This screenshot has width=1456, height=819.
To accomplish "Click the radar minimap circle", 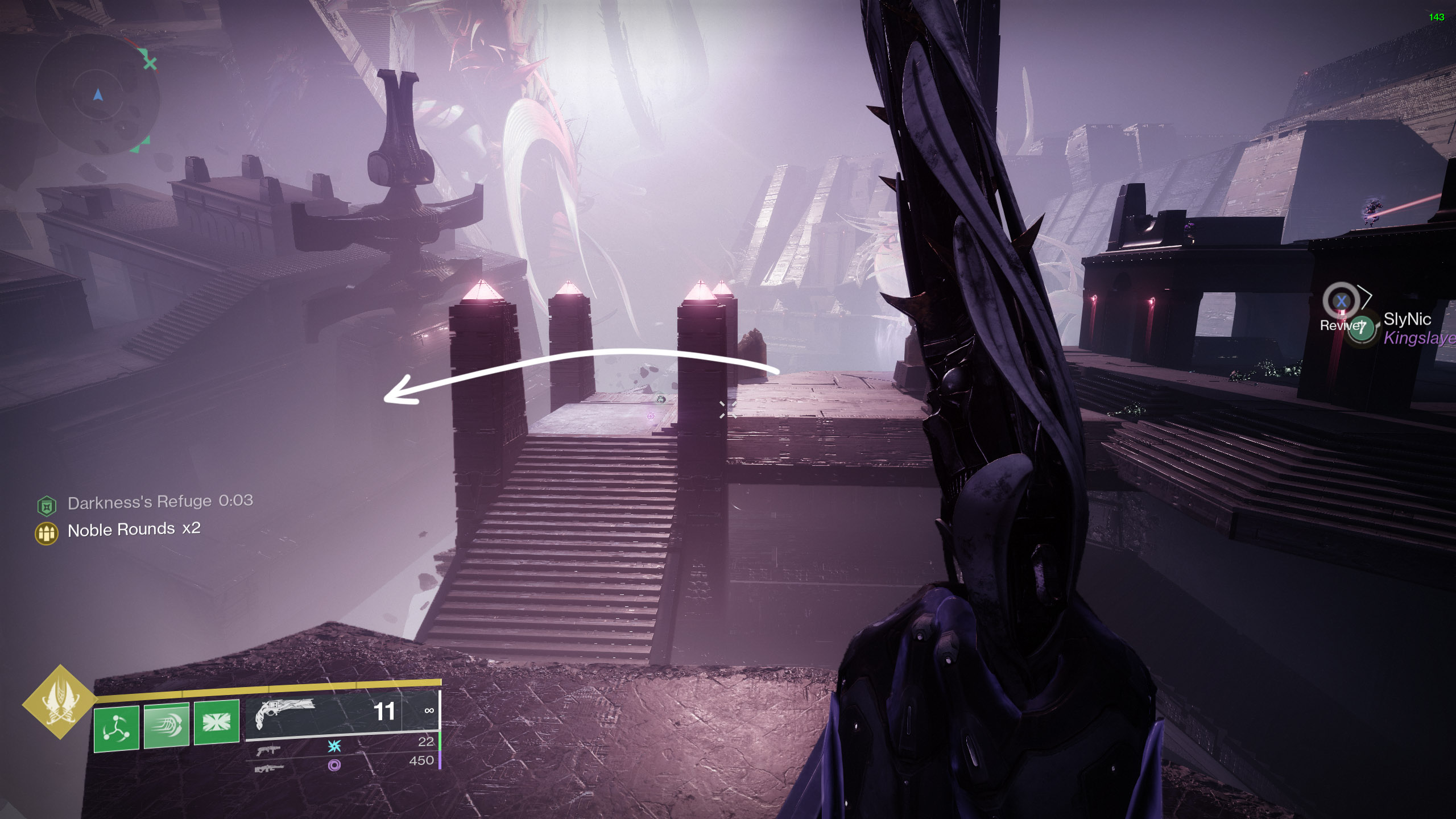I will point(98,94).
